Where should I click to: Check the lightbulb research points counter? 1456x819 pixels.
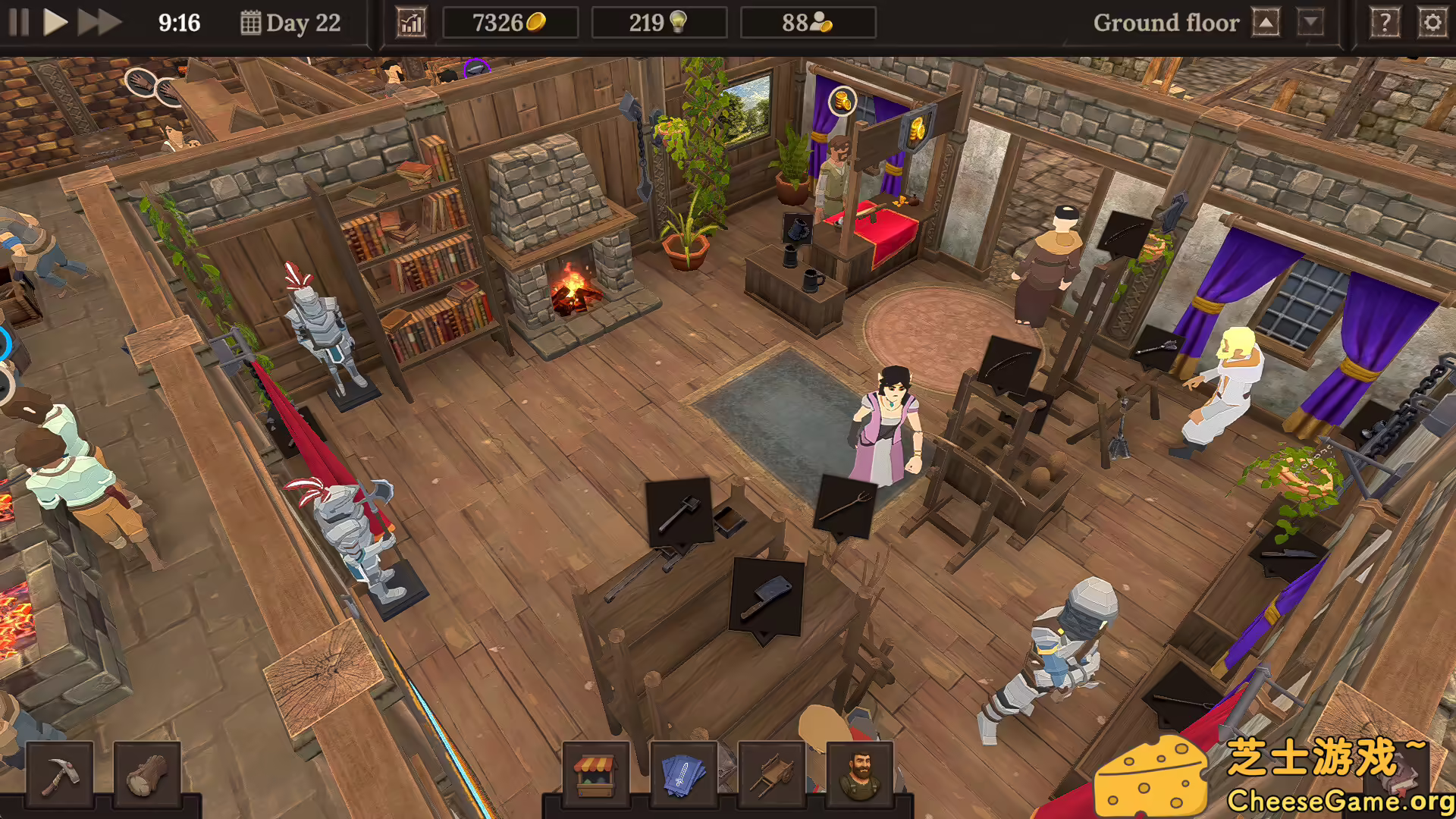659,21
